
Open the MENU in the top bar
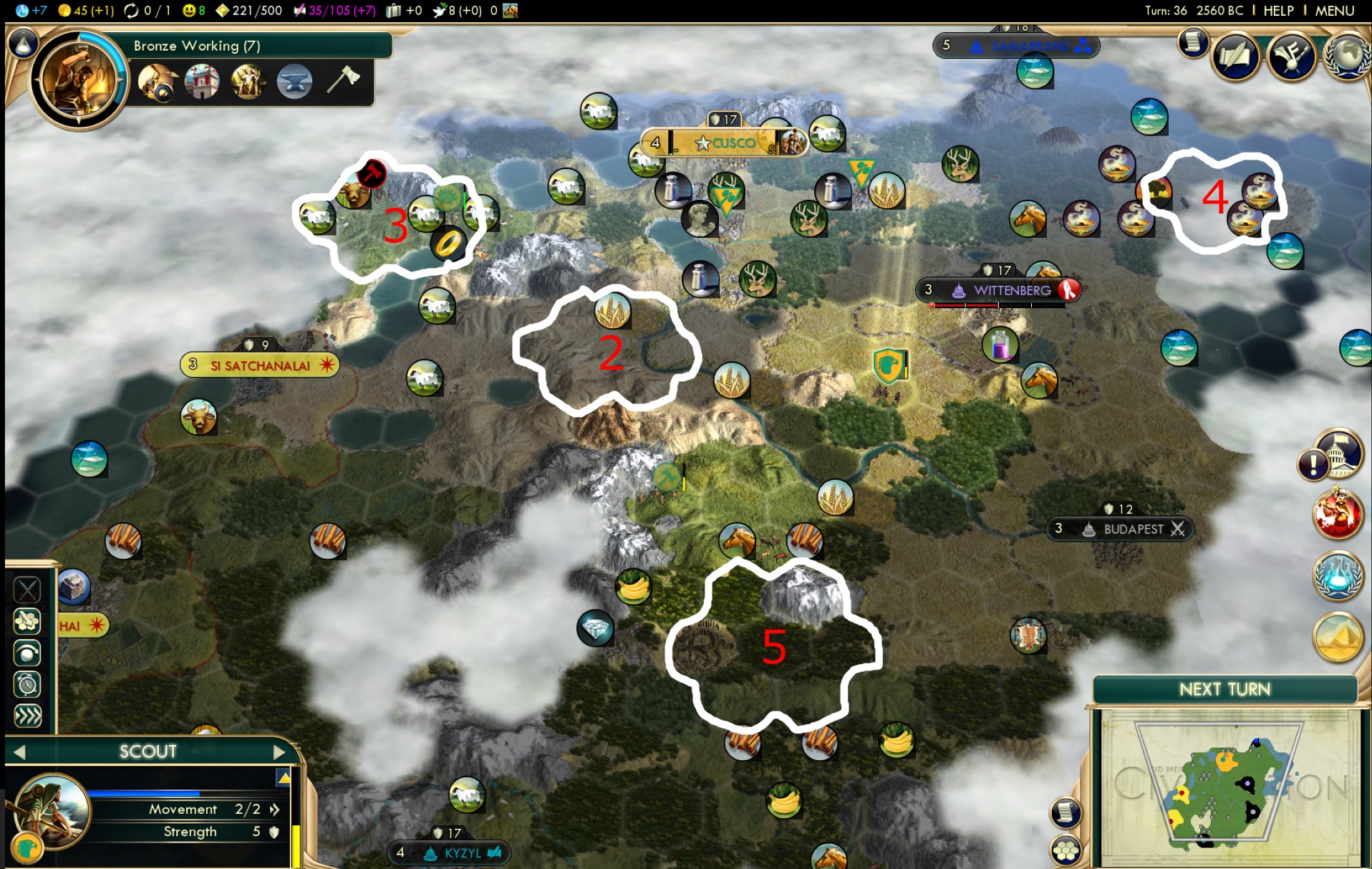[1334, 11]
